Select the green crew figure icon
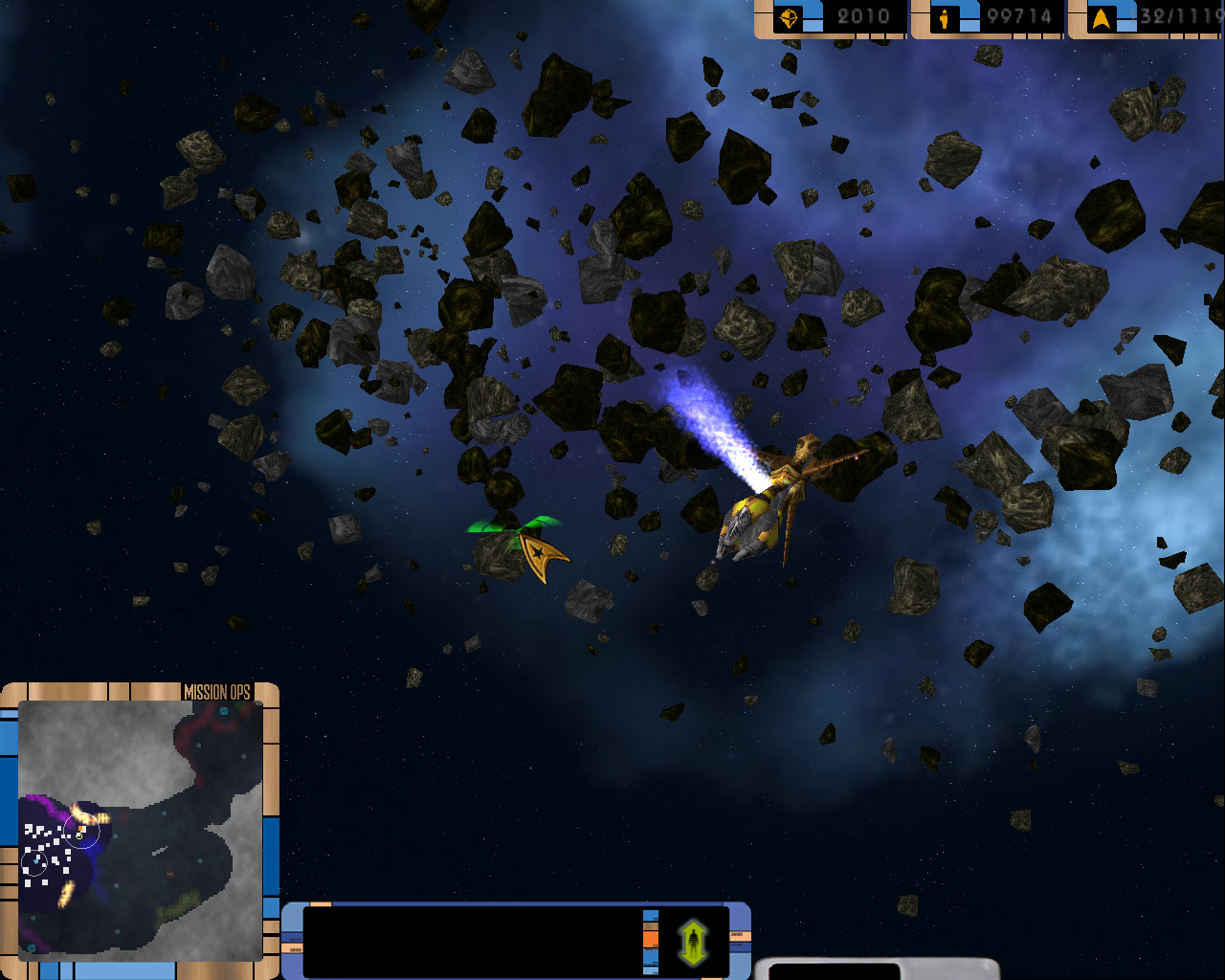The width and height of the screenshot is (1225, 980). pyautogui.click(x=693, y=943)
